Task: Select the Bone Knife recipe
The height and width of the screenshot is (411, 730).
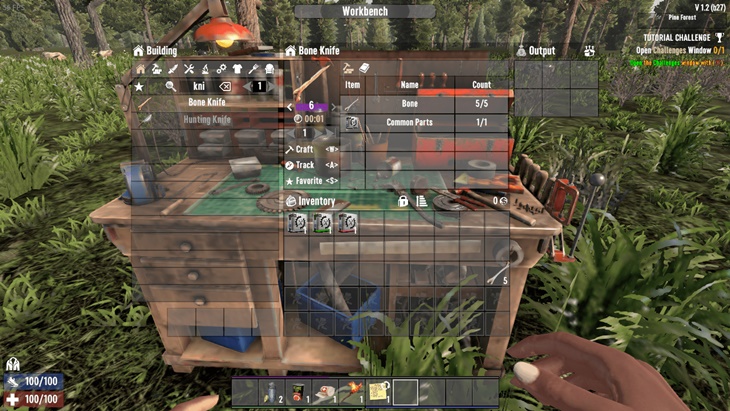Action: point(206,103)
